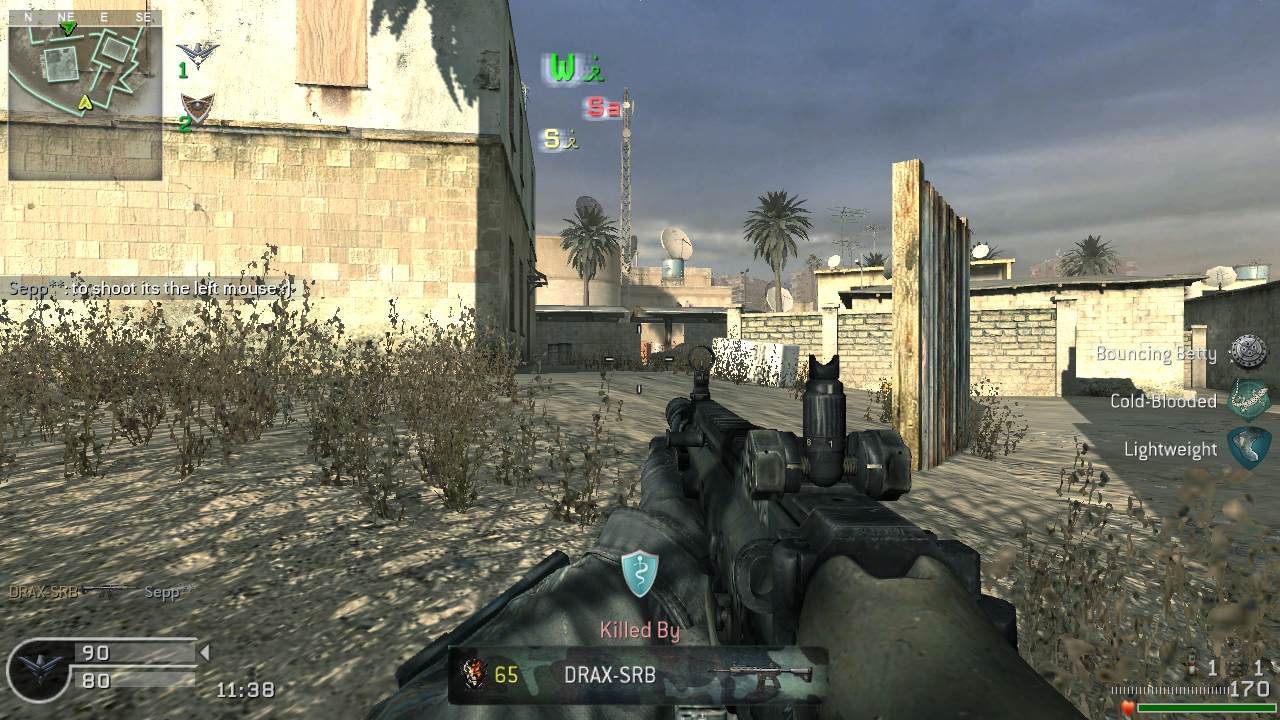Click the DRAX-SRB kill feed entry
1280x720 pixels.
click(x=100, y=591)
